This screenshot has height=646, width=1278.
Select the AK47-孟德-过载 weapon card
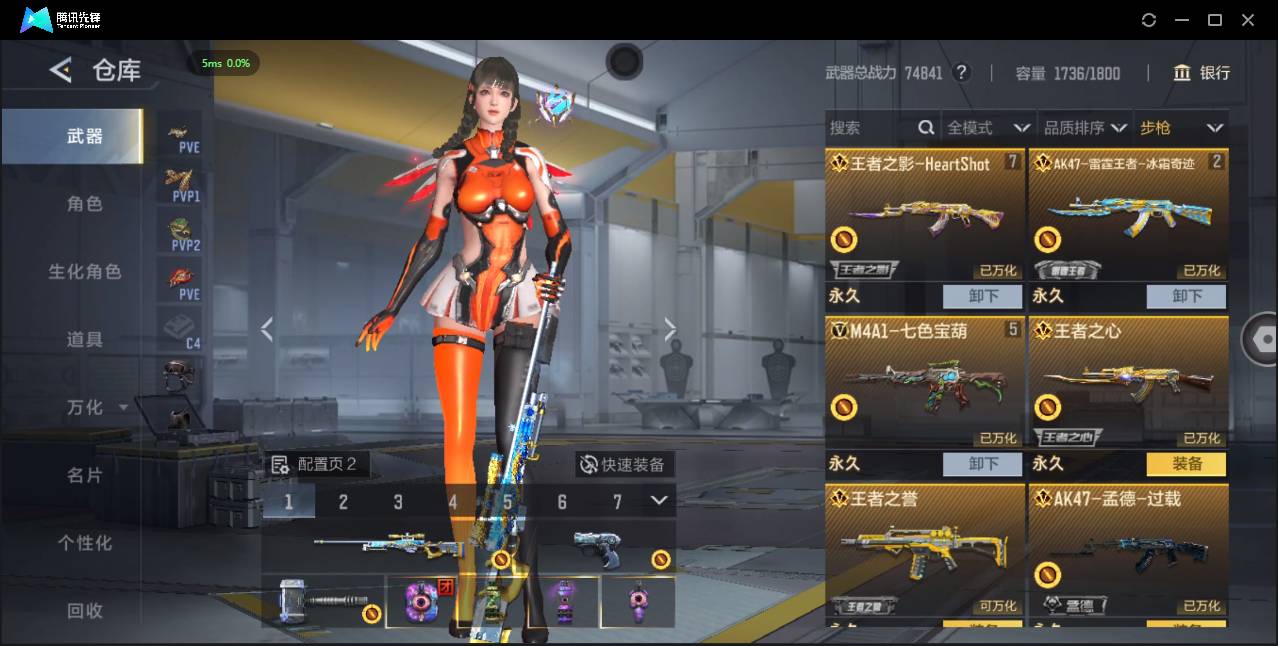[x=1128, y=550]
